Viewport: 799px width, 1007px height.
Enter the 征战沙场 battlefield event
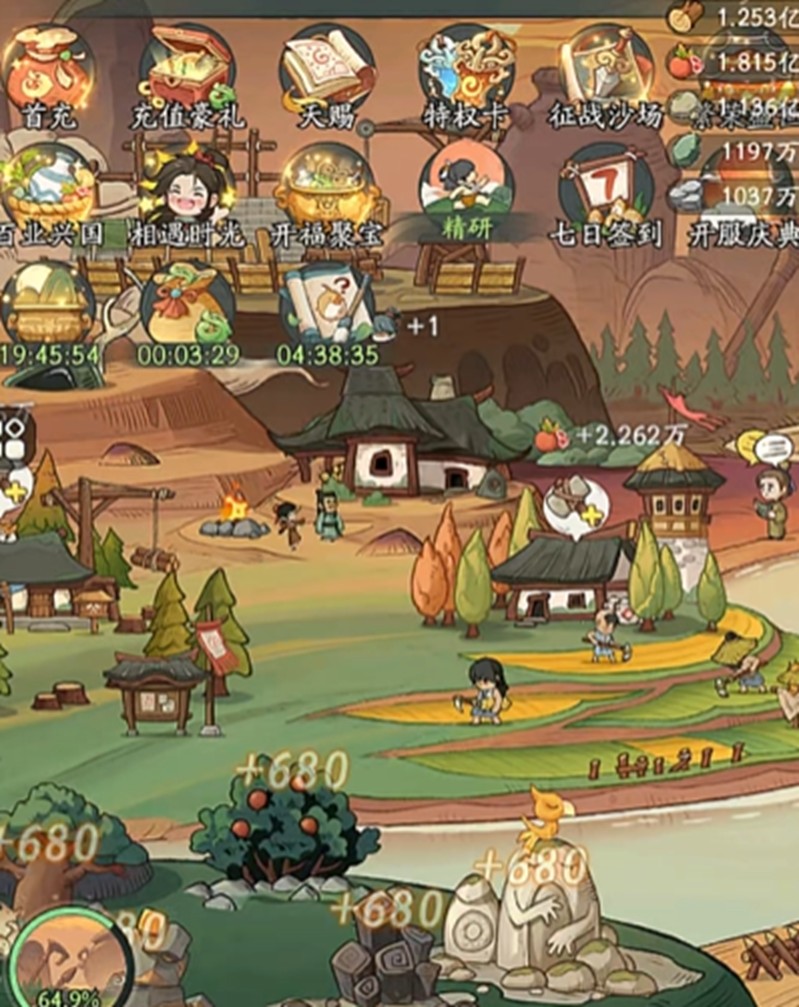coord(606,71)
